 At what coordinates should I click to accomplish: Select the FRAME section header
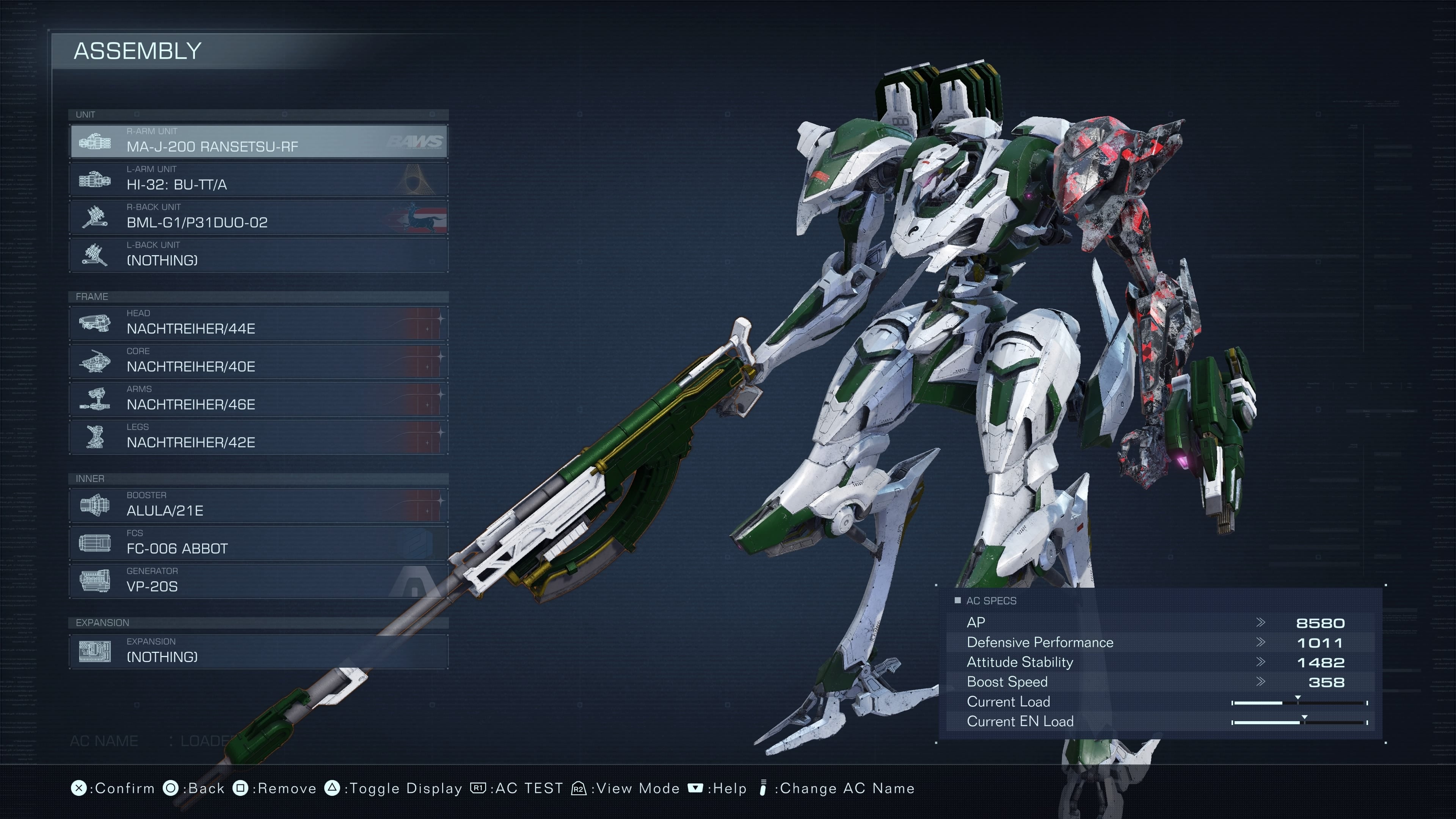pyautogui.click(x=92, y=296)
